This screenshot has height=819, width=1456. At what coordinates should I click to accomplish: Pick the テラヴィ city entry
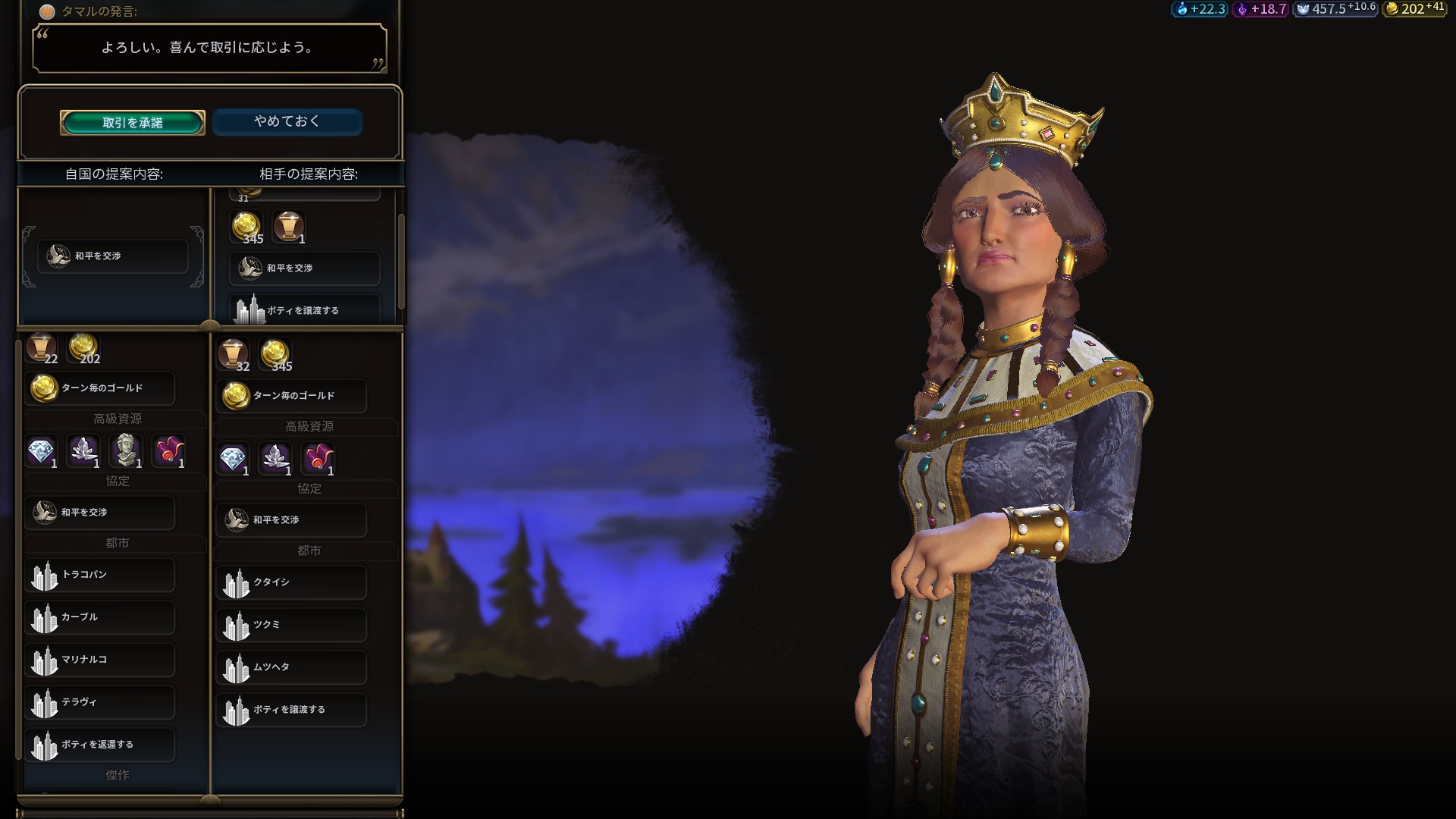(100, 702)
